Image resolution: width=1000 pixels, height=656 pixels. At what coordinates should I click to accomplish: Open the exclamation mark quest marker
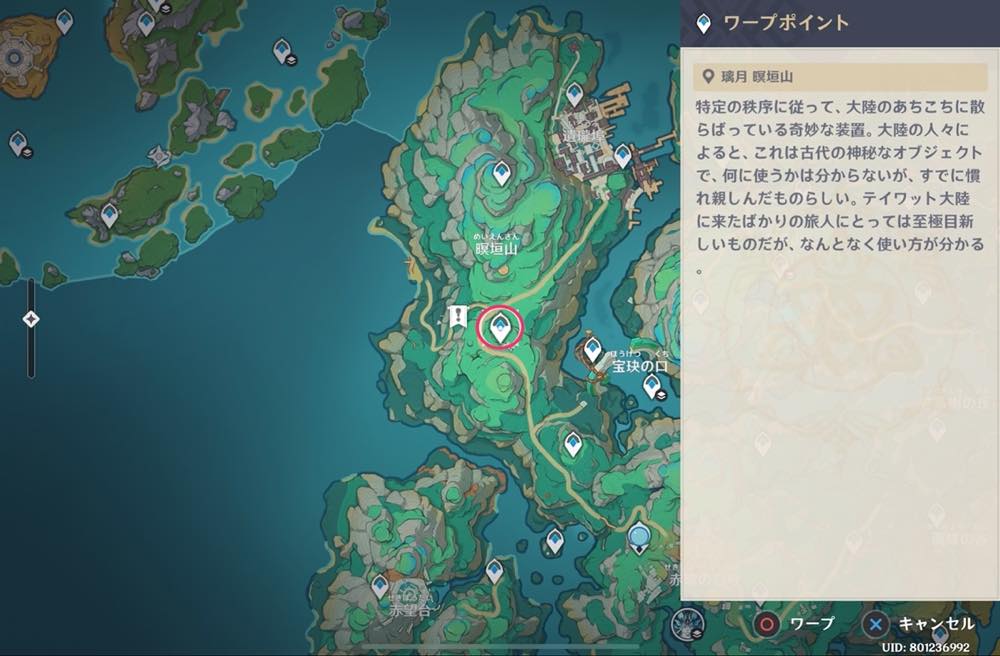tap(458, 317)
